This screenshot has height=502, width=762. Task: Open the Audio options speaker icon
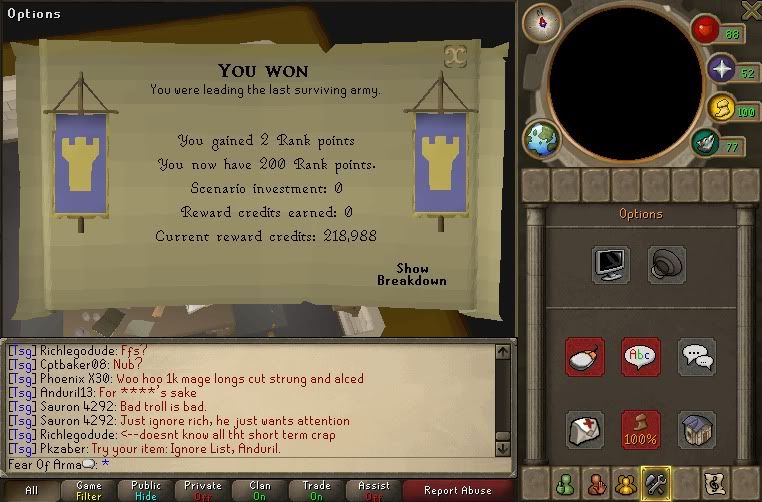point(666,265)
